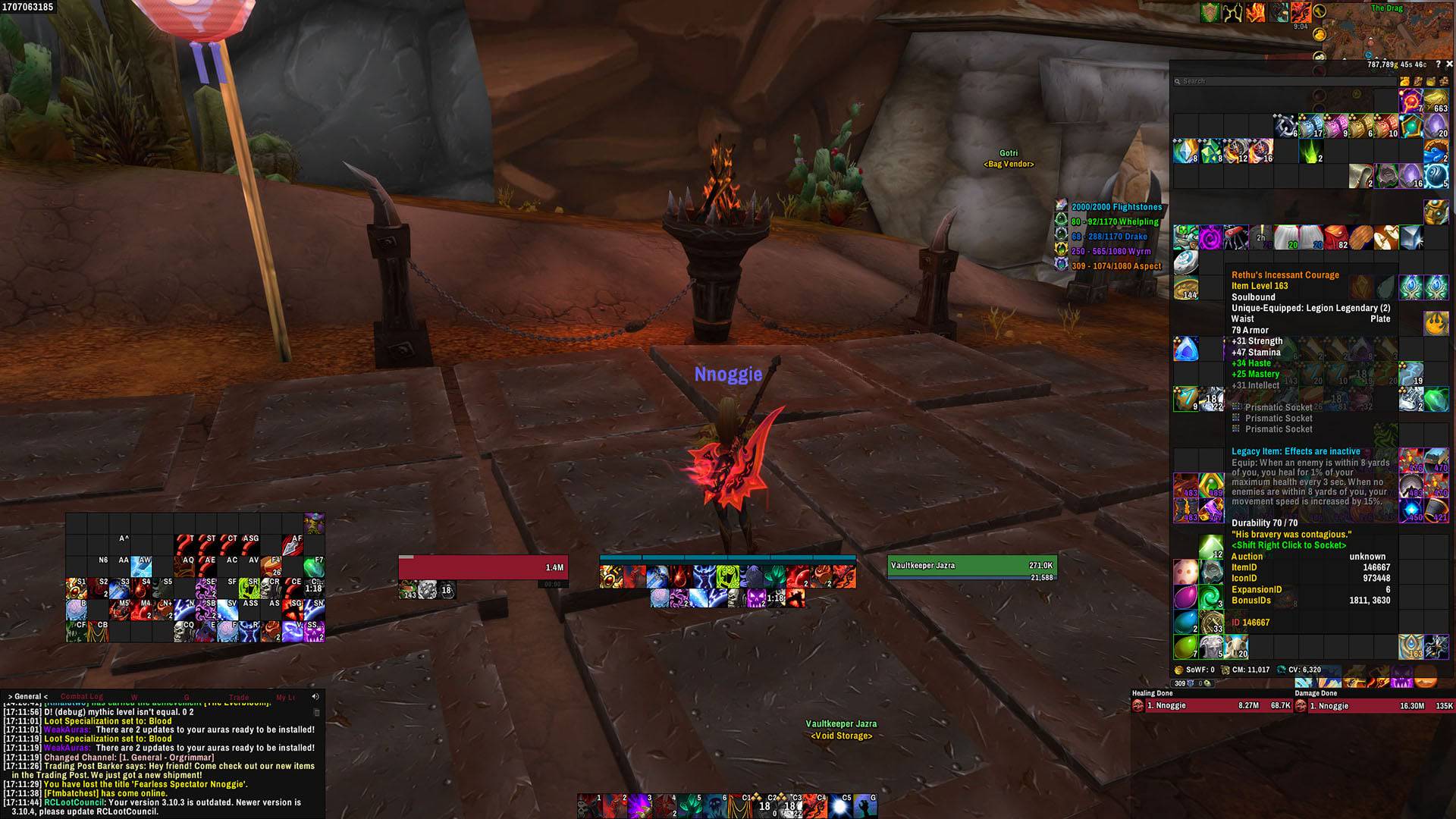This screenshot has width=1456, height=819.
Task: Select Vaultkeeper Jazra target frame
Action: pyautogui.click(x=972, y=566)
